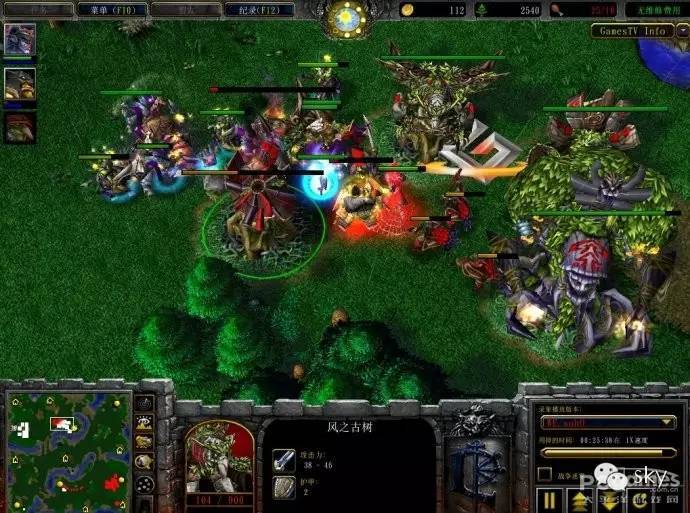This screenshot has width=690, height=513.
Task: Select the second hero portrait icon
Action: 19,84
